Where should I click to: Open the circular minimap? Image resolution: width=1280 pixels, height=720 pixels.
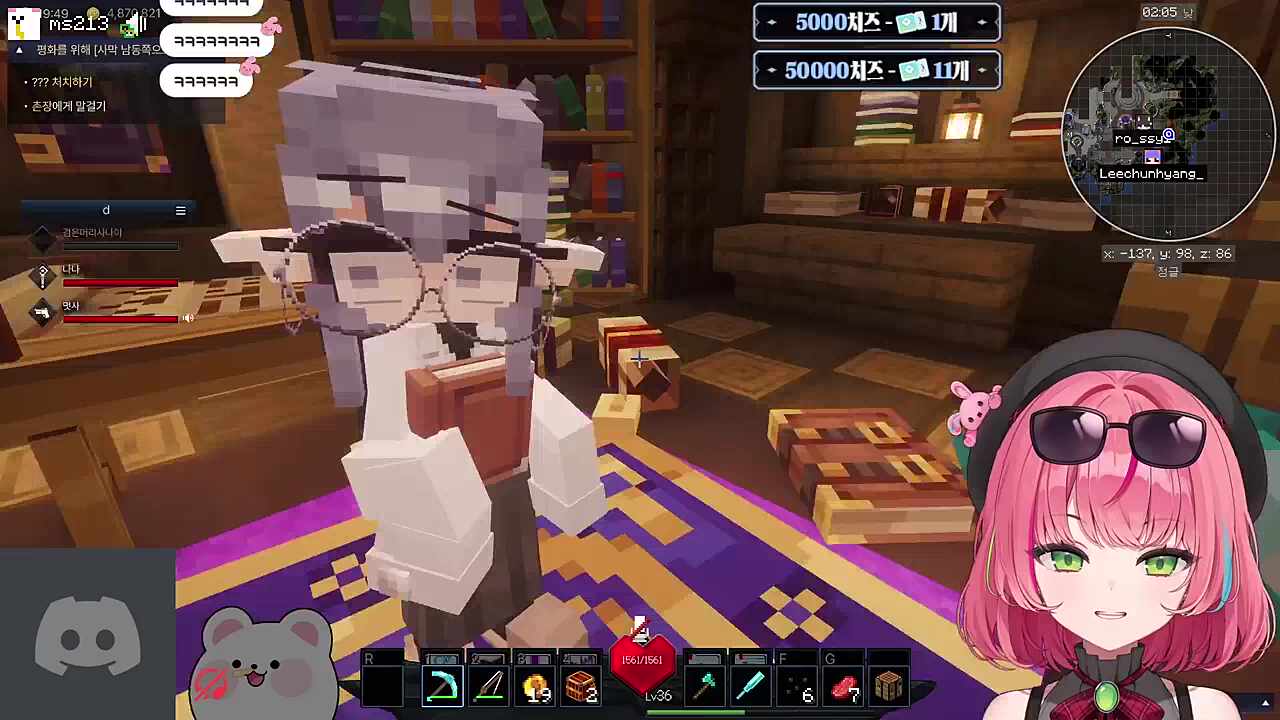tap(1167, 132)
